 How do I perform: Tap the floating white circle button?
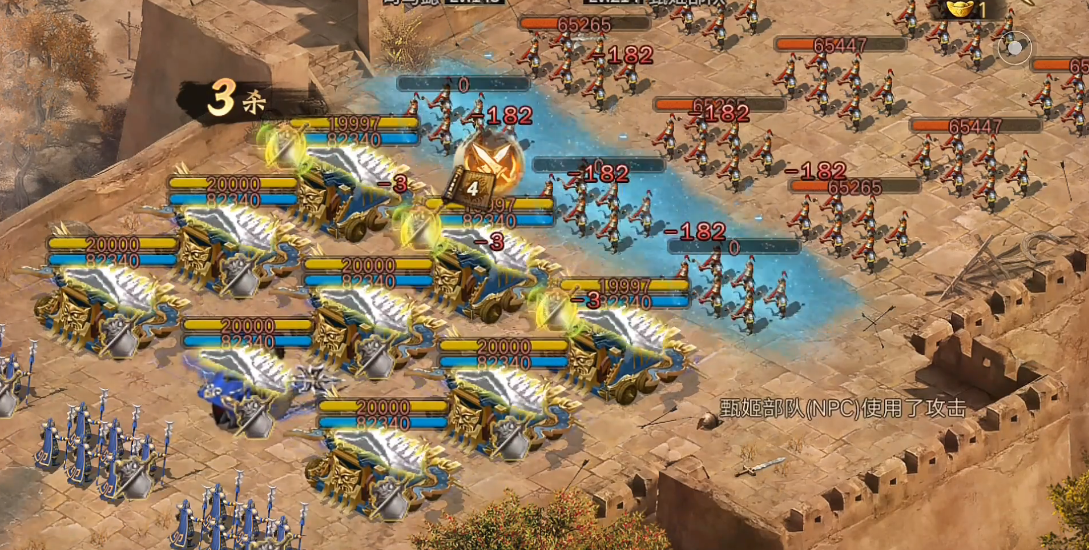(x=1015, y=47)
